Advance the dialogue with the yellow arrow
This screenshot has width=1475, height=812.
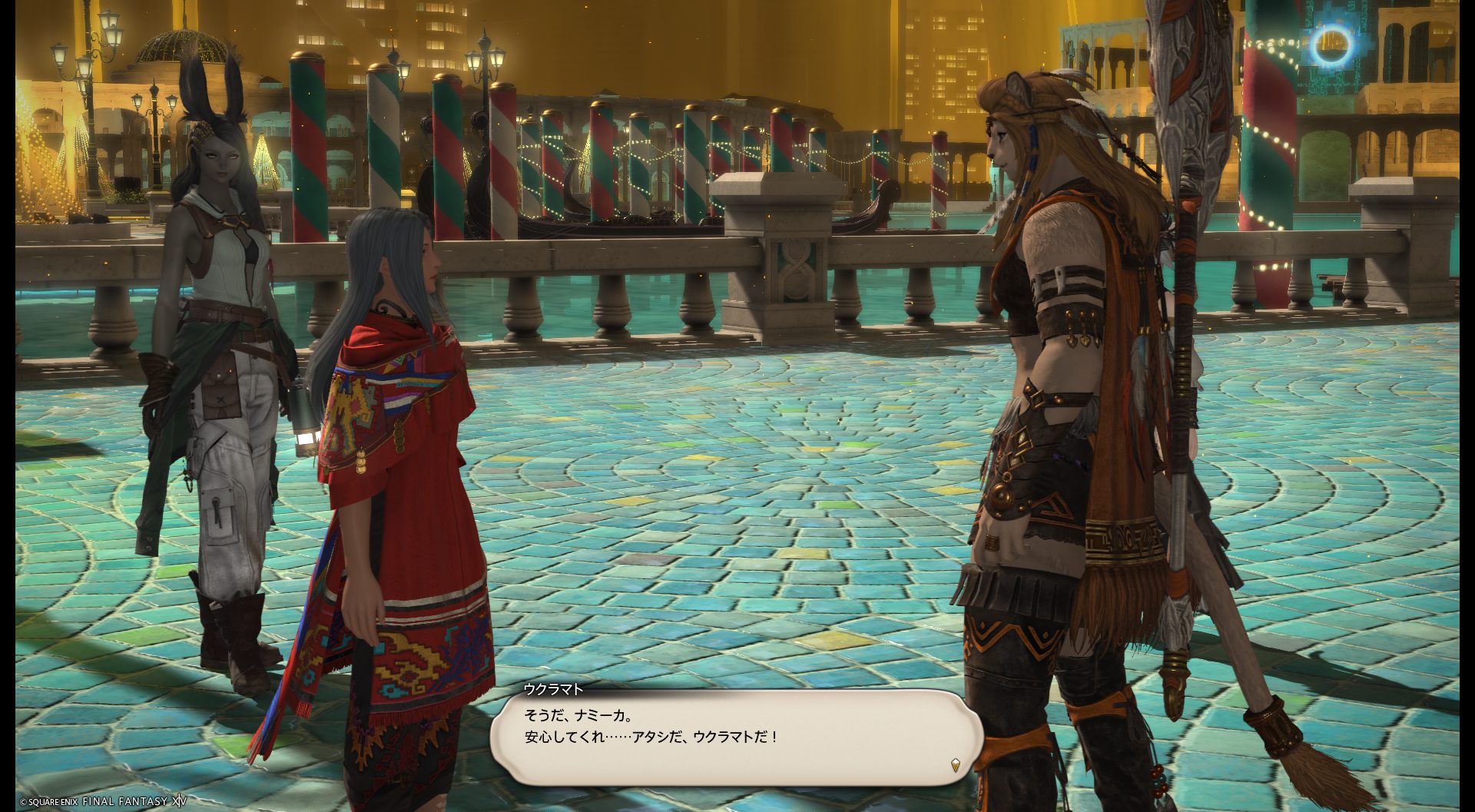[955, 764]
